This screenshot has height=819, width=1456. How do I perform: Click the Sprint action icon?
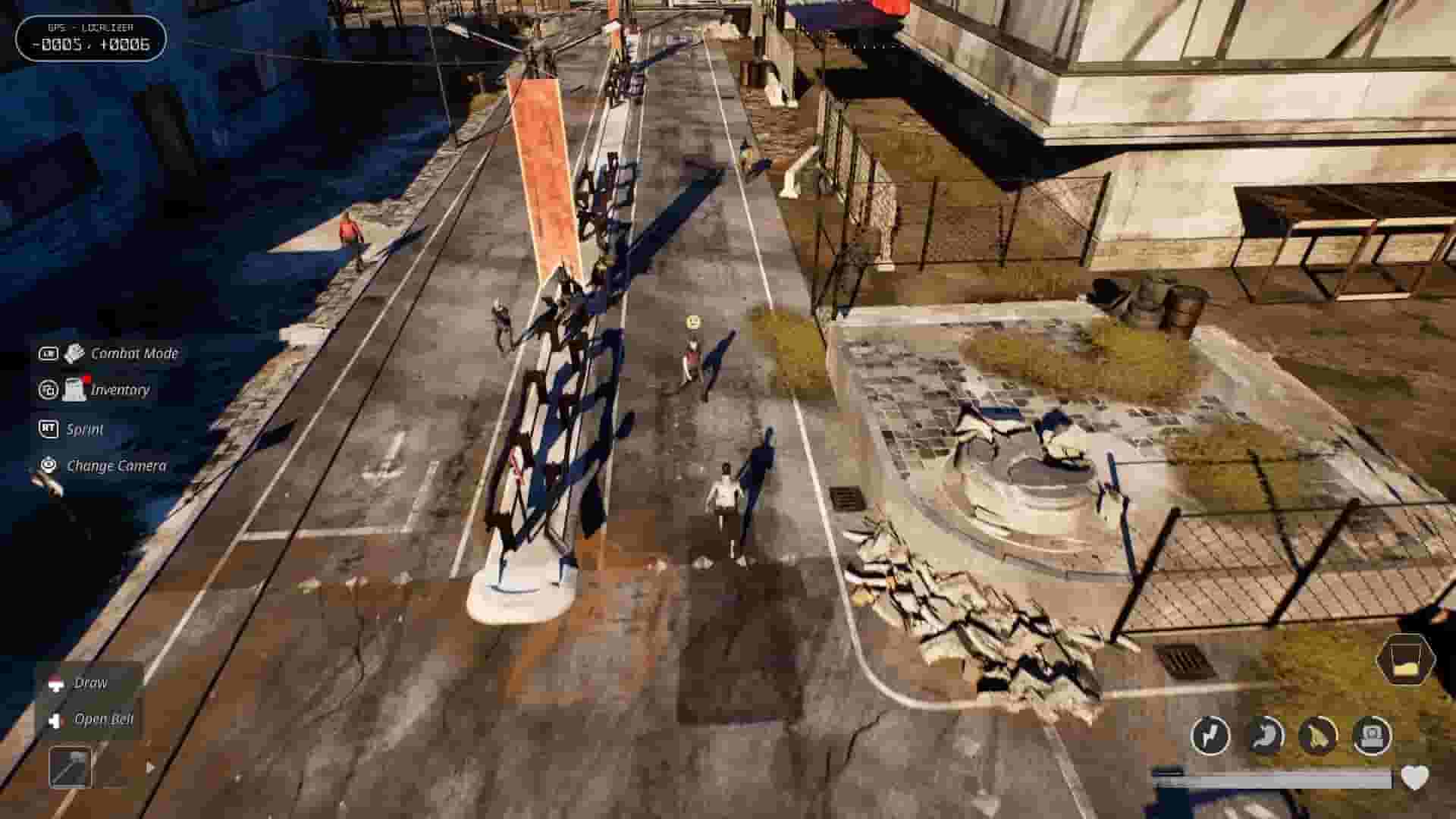(x=48, y=429)
